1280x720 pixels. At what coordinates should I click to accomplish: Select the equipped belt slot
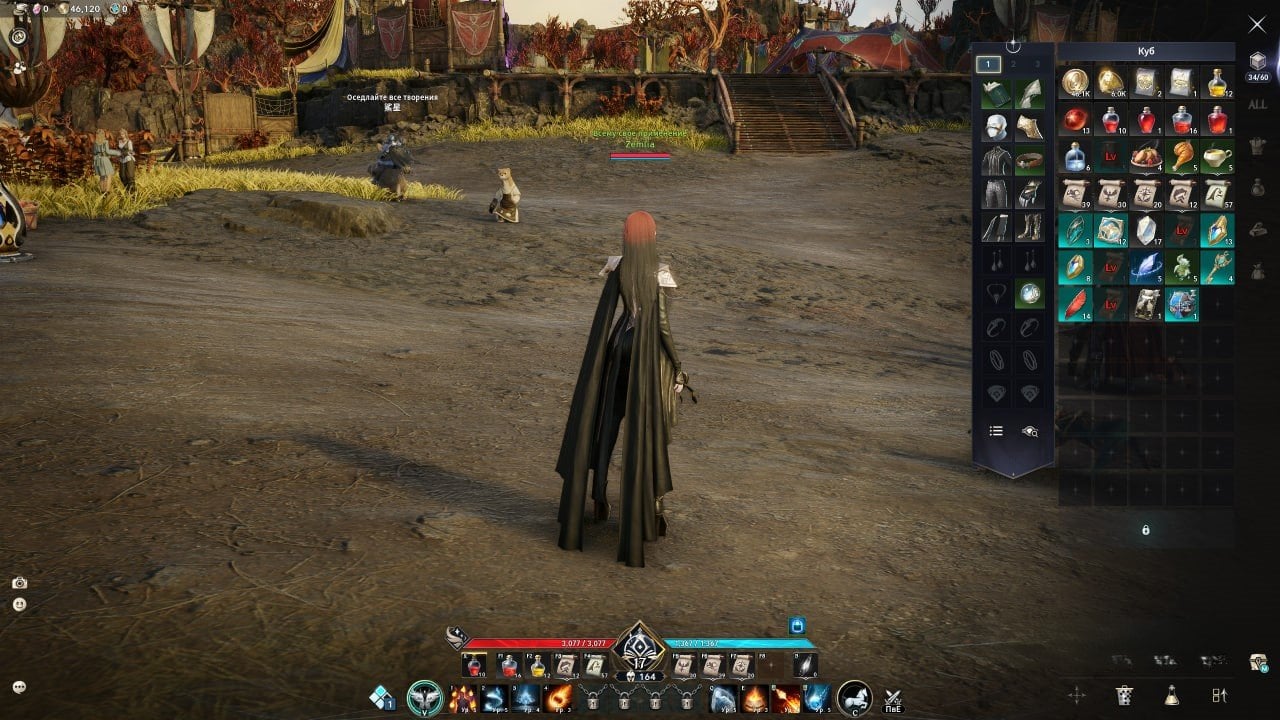[x=1030, y=161]
